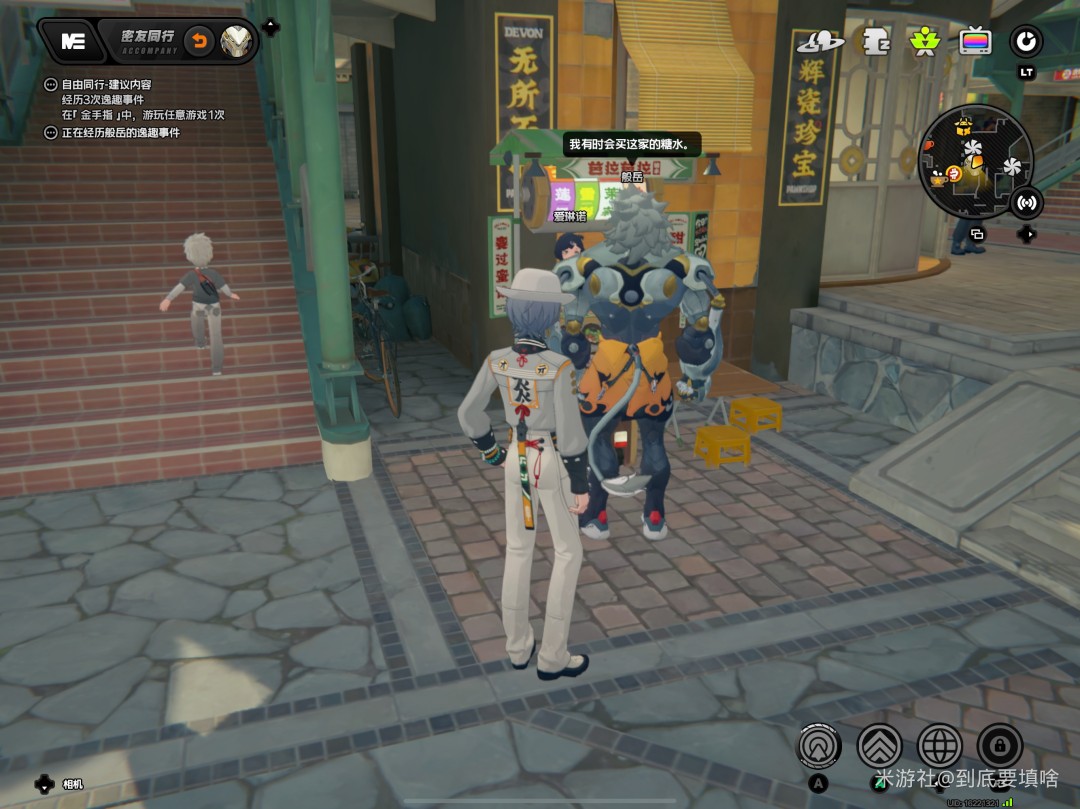The image size is (1080, 809).
Task: Open the globe icon button
Action: tap(939, 746)
